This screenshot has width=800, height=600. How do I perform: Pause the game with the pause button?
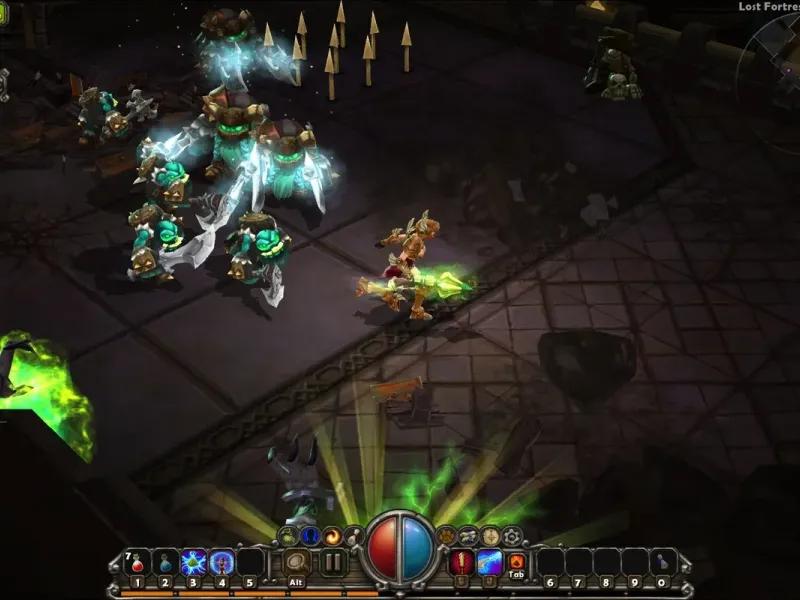pos(333,562)
